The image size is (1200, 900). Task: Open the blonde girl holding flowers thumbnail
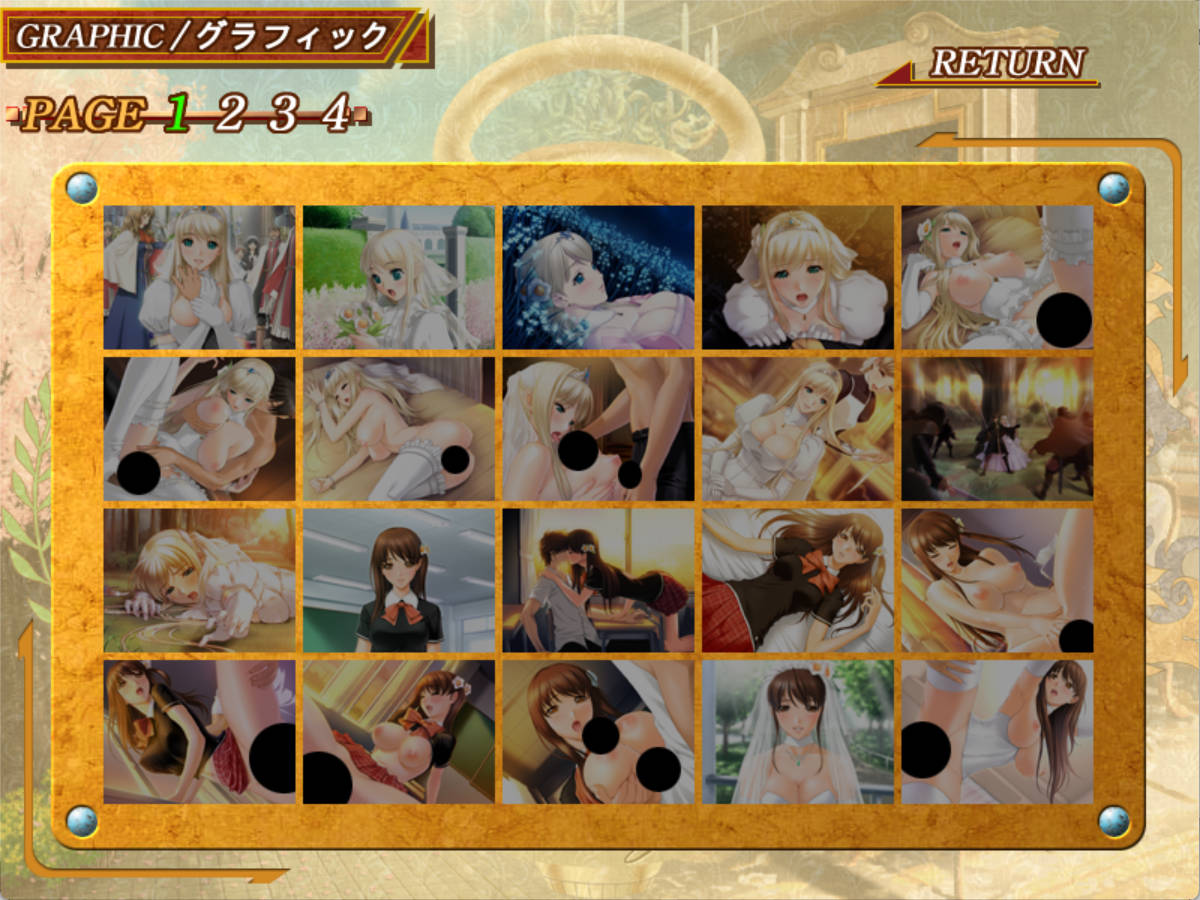click(399, 277)
